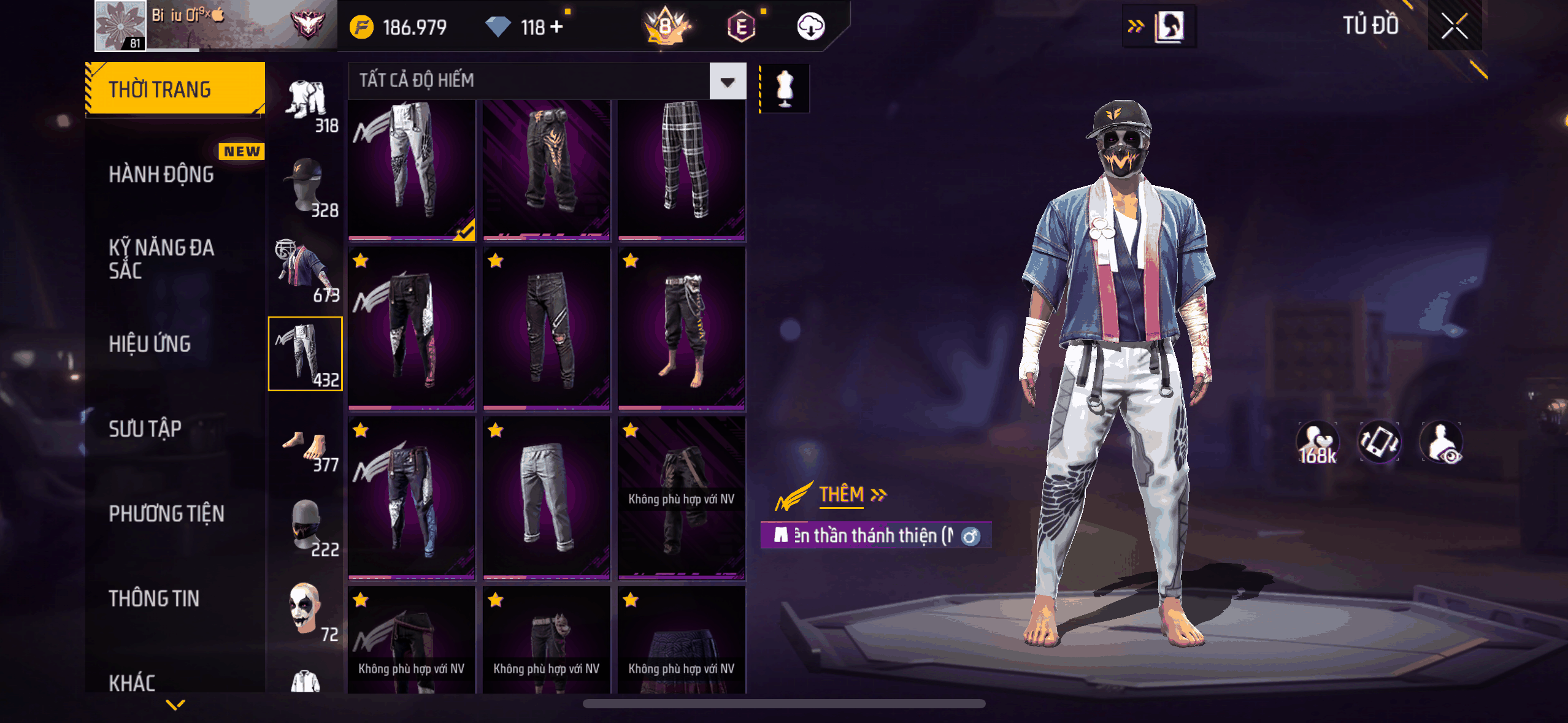Select the hat subcategory with 328 items
Viewport: 1568px width, 723px height.
click(307, 188)
